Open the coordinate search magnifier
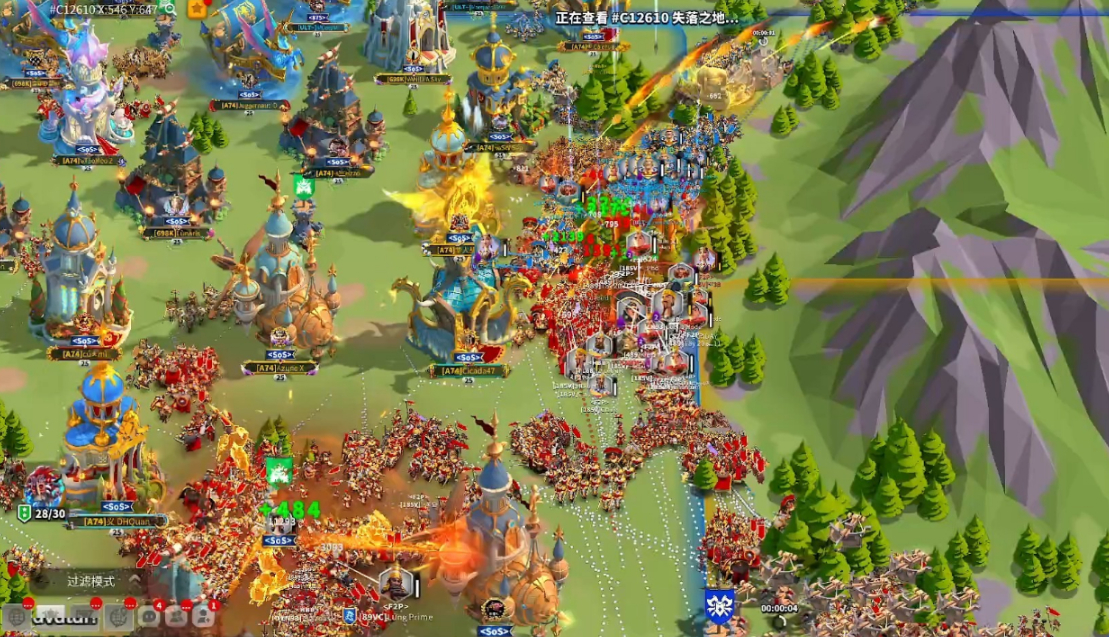The width and height of the screenshot is (1109, 637). coord(169,9)
